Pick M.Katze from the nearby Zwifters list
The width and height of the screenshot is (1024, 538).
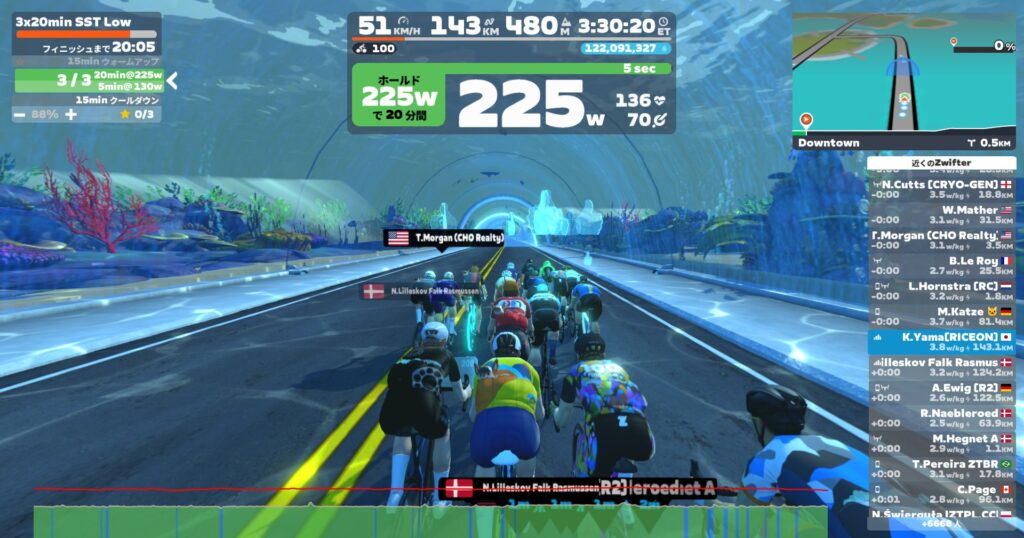point(941,316)
